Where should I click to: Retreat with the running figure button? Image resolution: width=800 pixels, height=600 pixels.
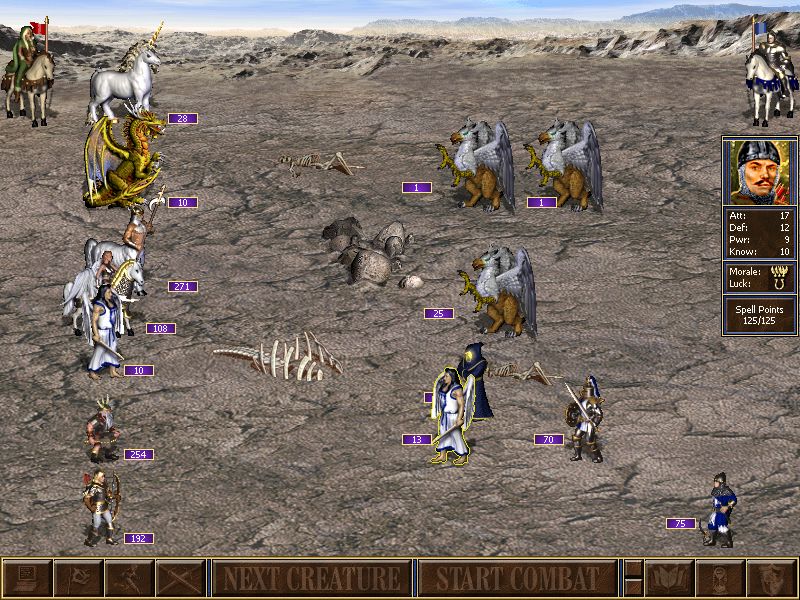click(130, 578)
